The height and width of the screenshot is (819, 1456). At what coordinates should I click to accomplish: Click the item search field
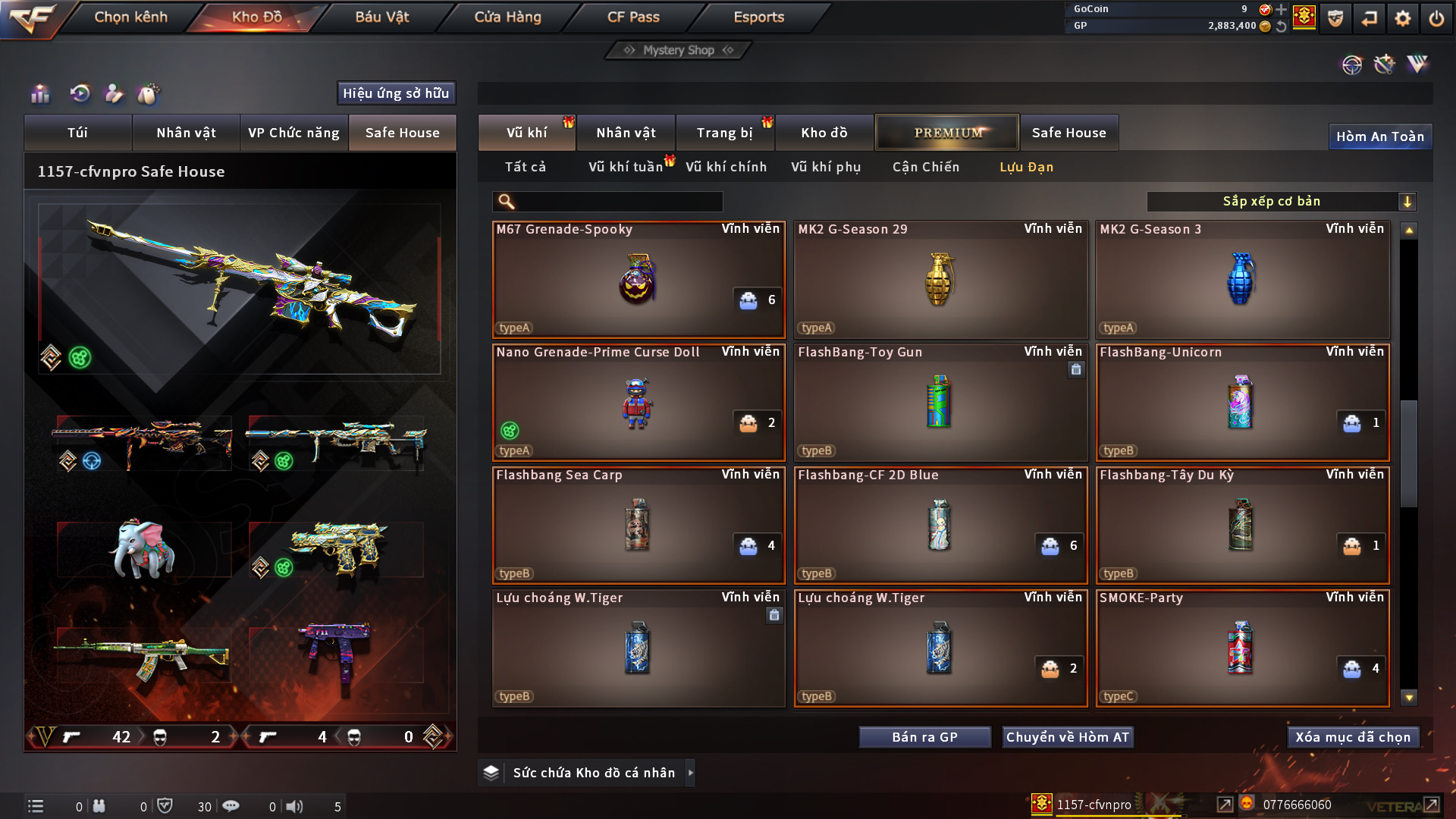[618, 202]
